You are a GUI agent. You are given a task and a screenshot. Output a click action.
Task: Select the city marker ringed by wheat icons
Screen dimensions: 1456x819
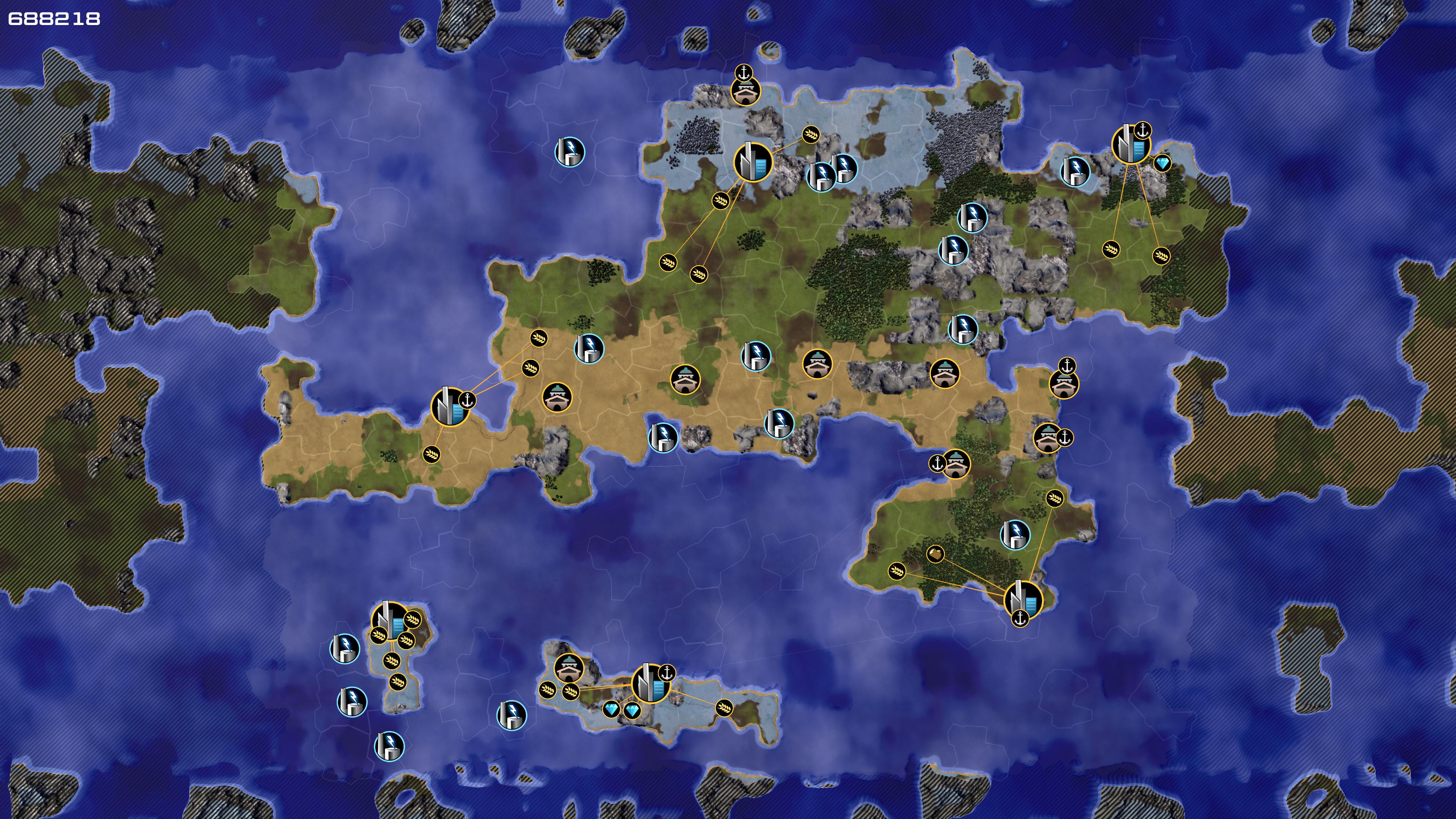pos(389,621)
